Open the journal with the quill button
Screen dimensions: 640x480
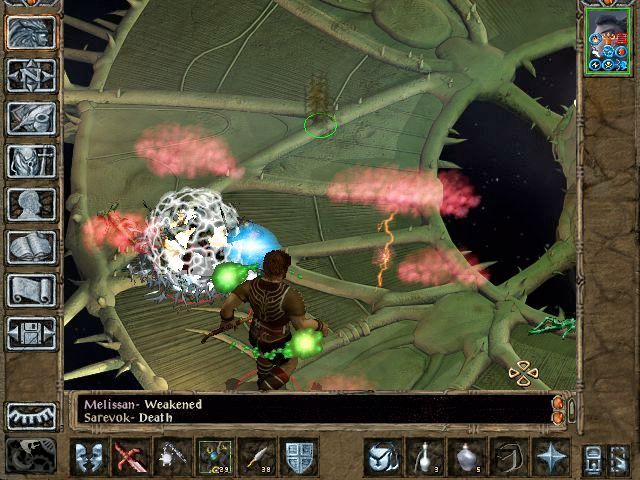(31, 118)
